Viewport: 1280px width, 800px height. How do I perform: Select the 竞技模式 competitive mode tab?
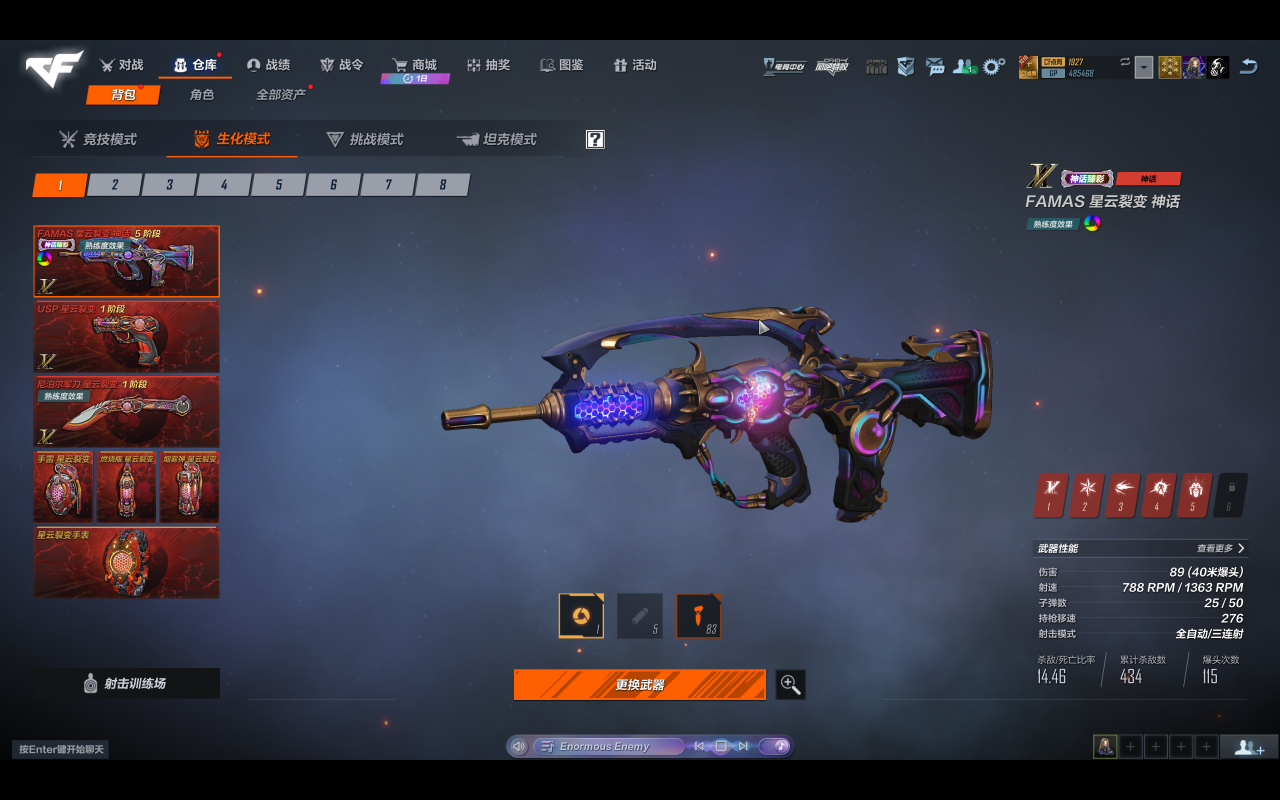pyautogui.click(x=98, y=140)
